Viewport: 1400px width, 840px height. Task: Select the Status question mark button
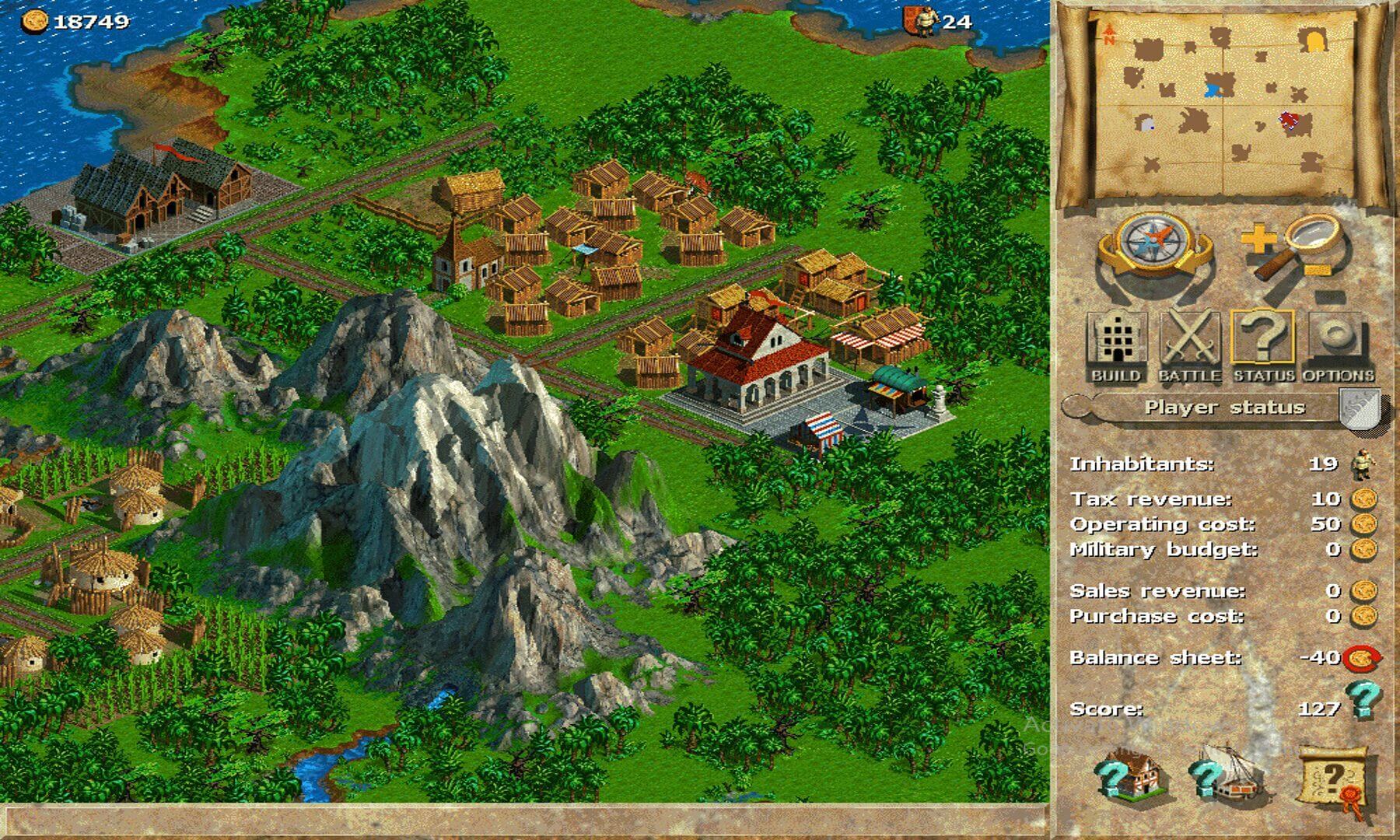[1263, 346]
